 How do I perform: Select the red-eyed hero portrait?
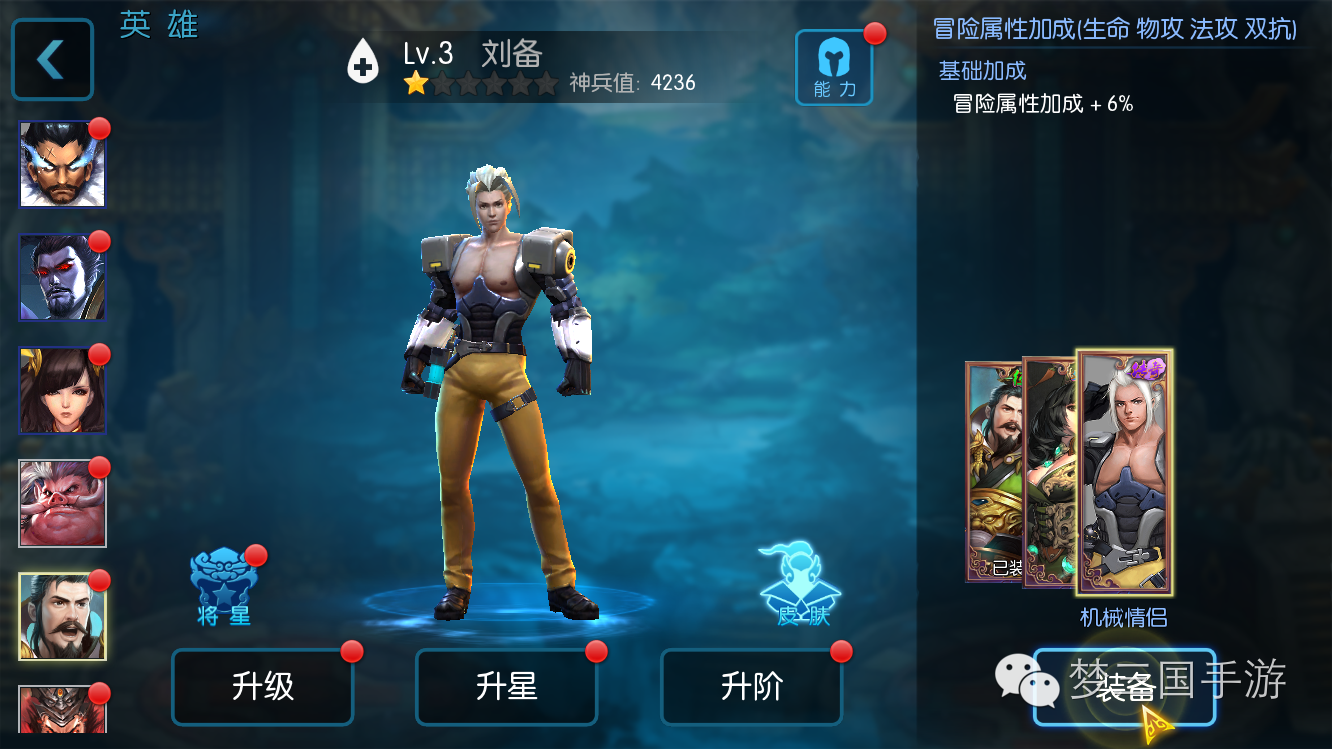[x=62, y=277]
